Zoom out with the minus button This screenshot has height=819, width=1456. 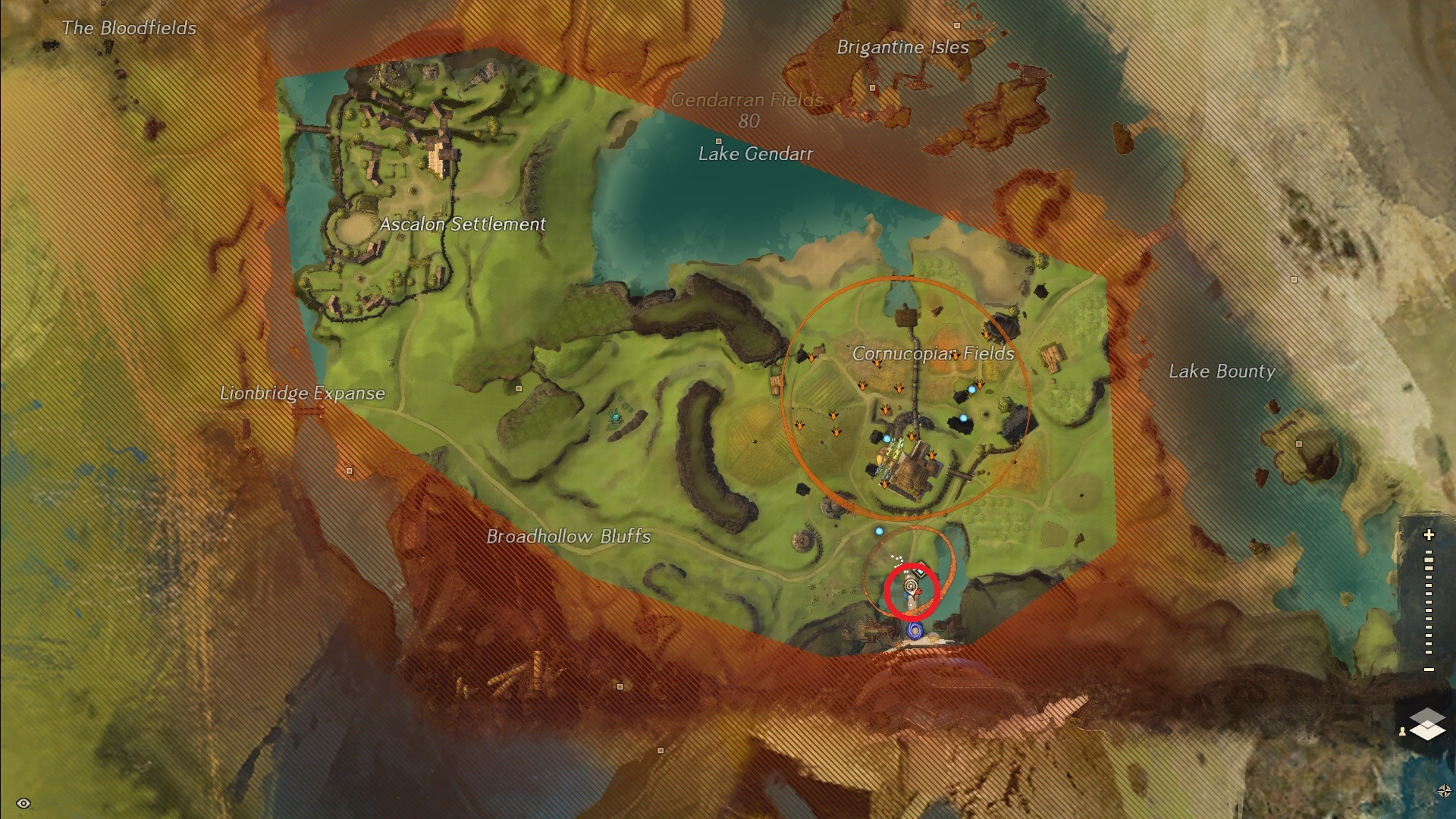(x=1429, y=670)
